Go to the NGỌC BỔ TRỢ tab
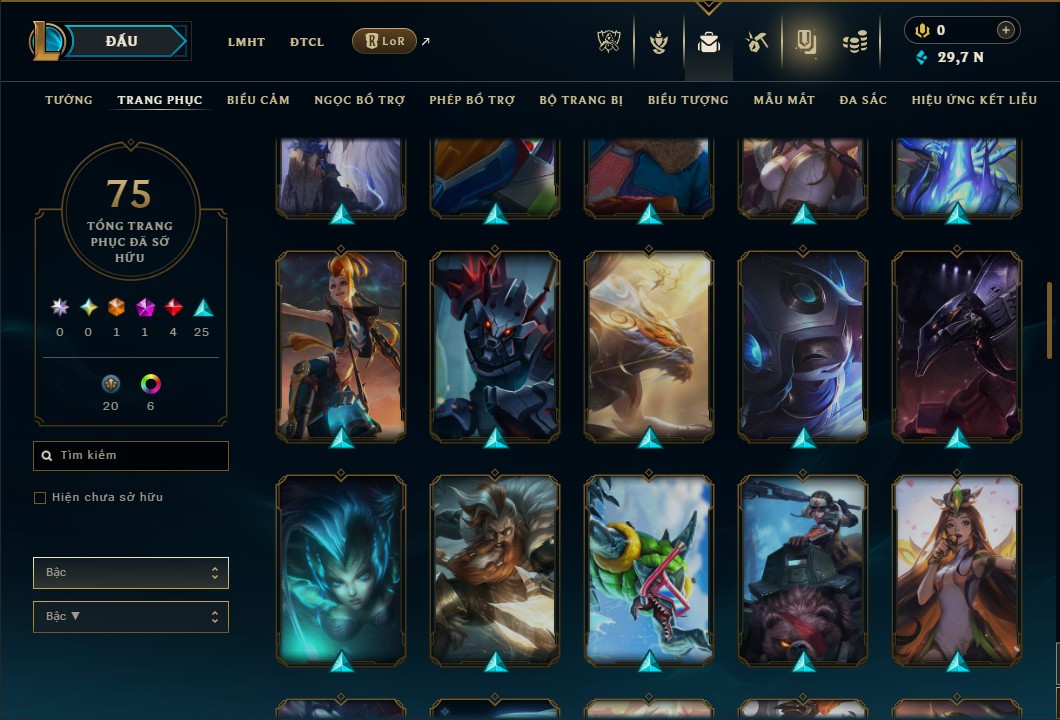The height and width of the screenshot is (720, 1060). click(359, 100)
